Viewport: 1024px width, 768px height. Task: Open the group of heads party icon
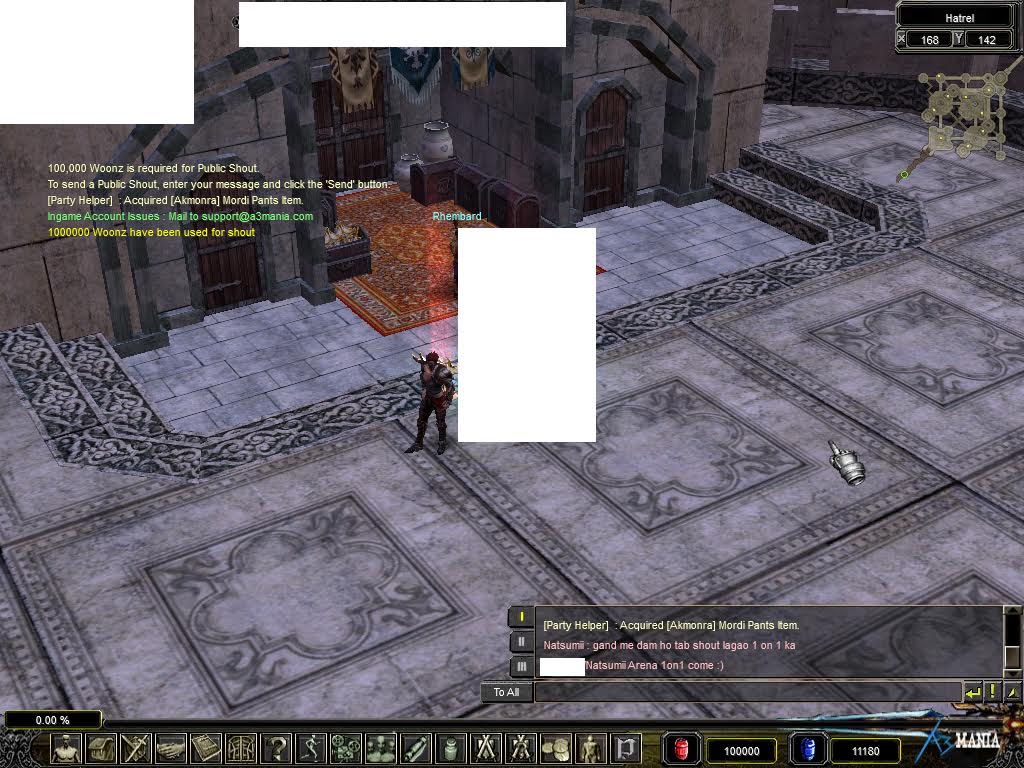(x=381, y=748)
